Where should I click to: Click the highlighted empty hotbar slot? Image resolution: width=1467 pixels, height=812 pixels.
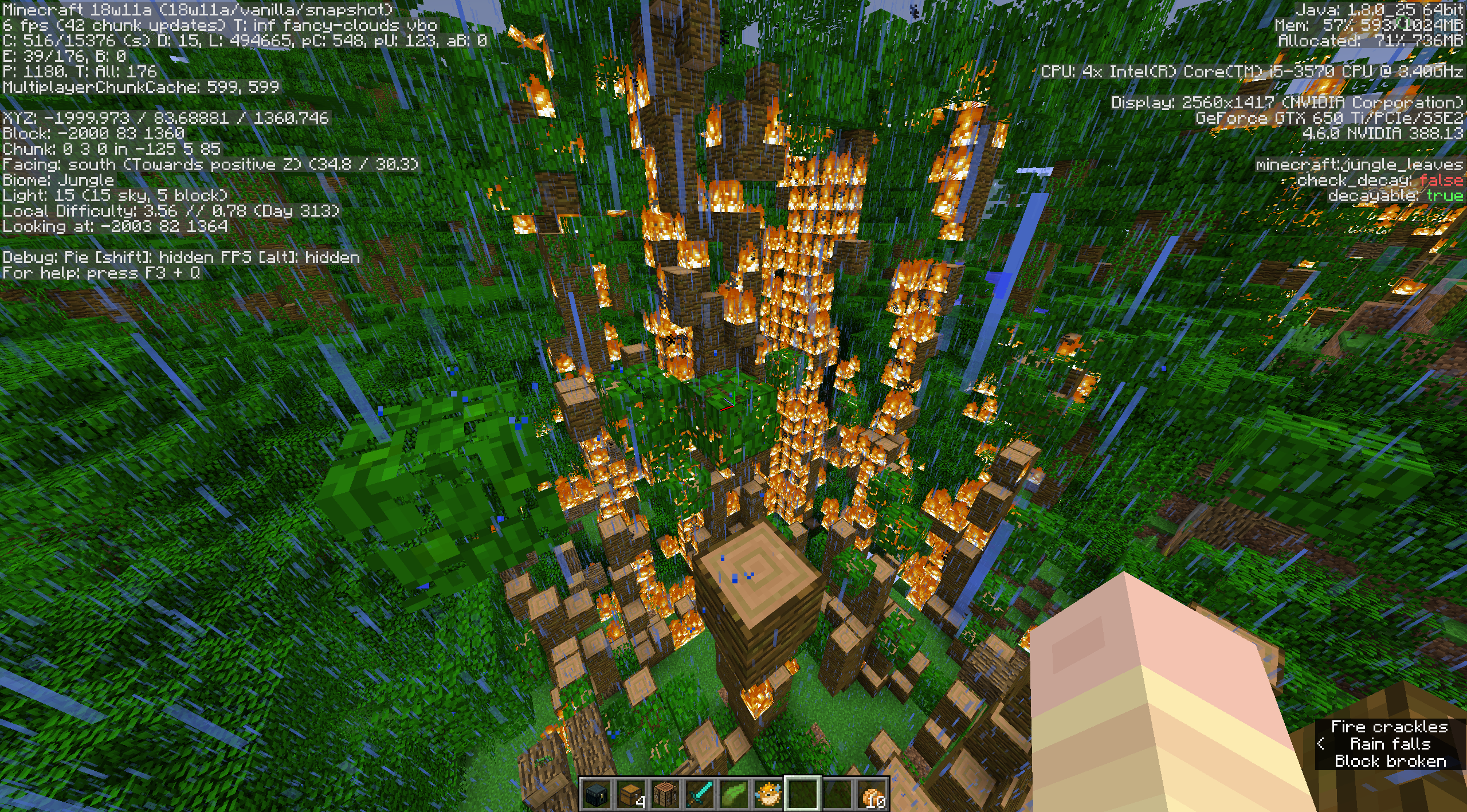(802, 795)
